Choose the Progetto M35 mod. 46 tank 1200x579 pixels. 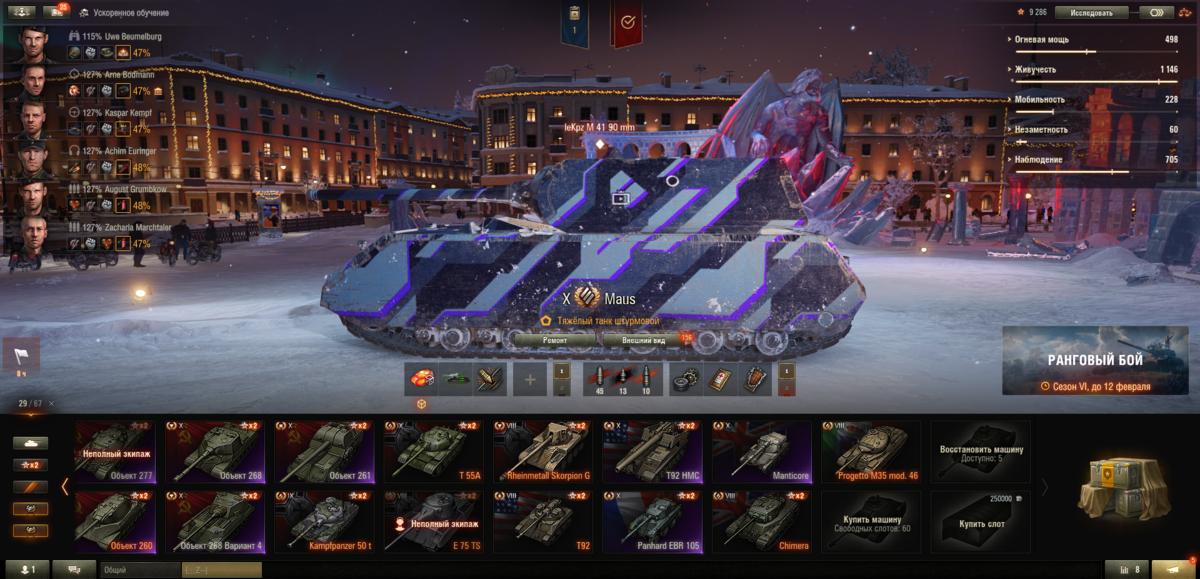click(x=870, y=451)
